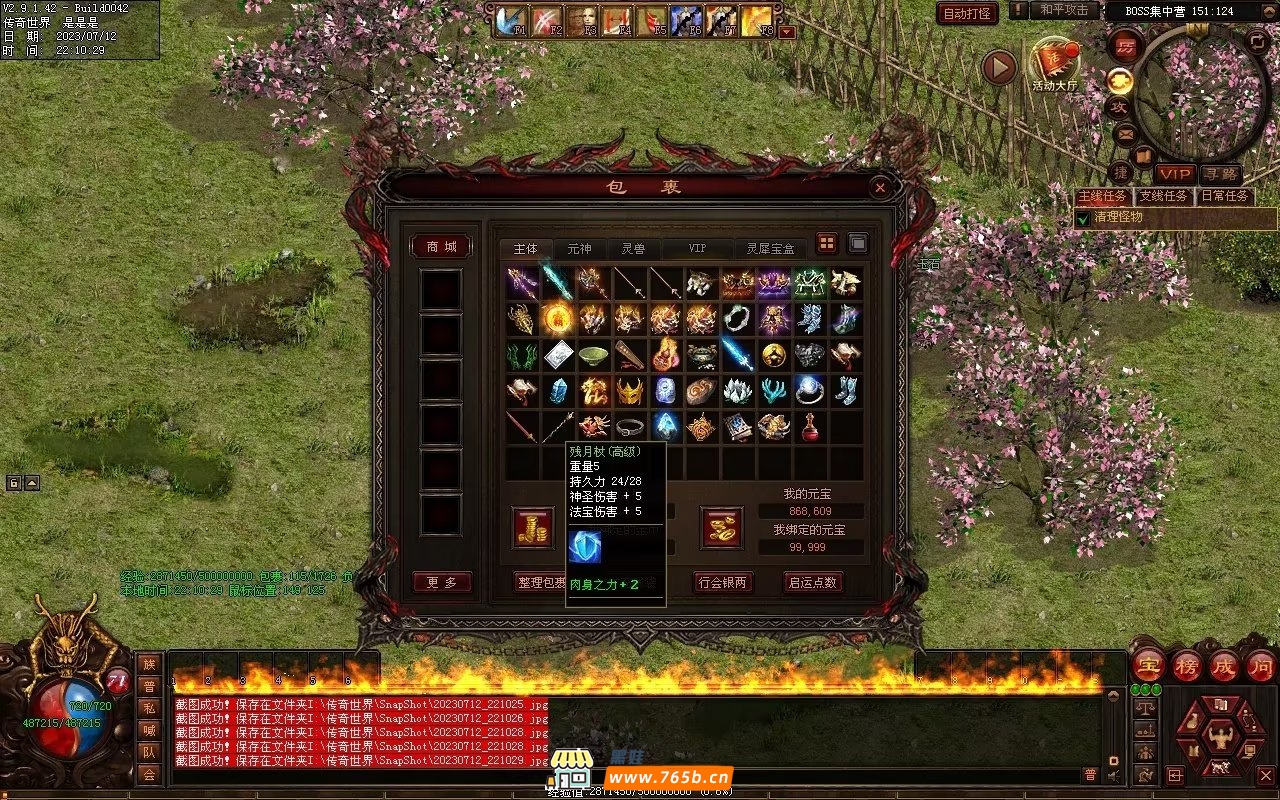Change the 和平攻击 attack mode
Screen dimensions: 1280x800
(1063, 10)
